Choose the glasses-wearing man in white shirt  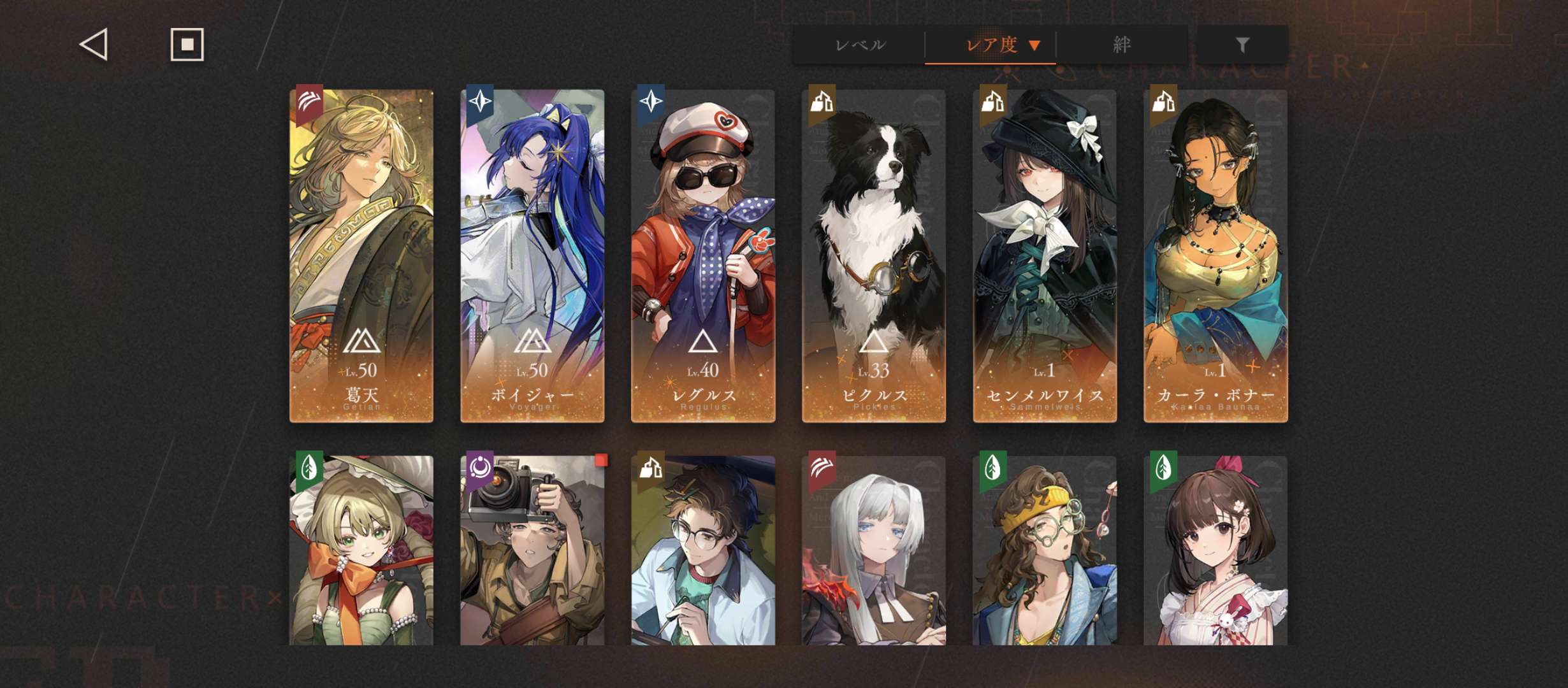point(703,550)
